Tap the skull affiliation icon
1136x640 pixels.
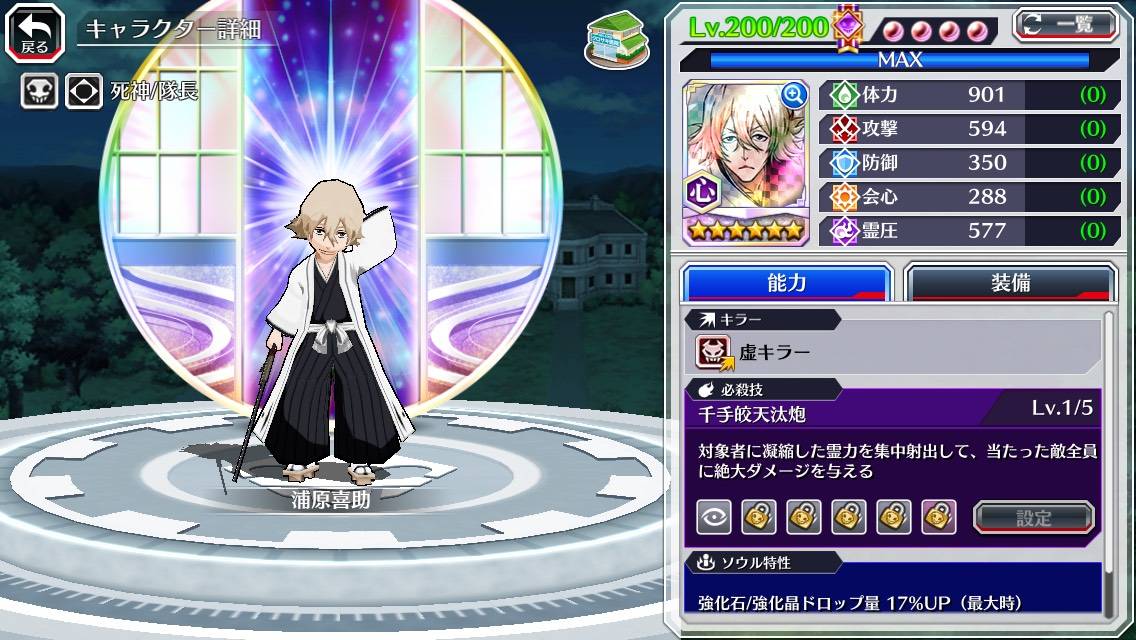point(40,92)
